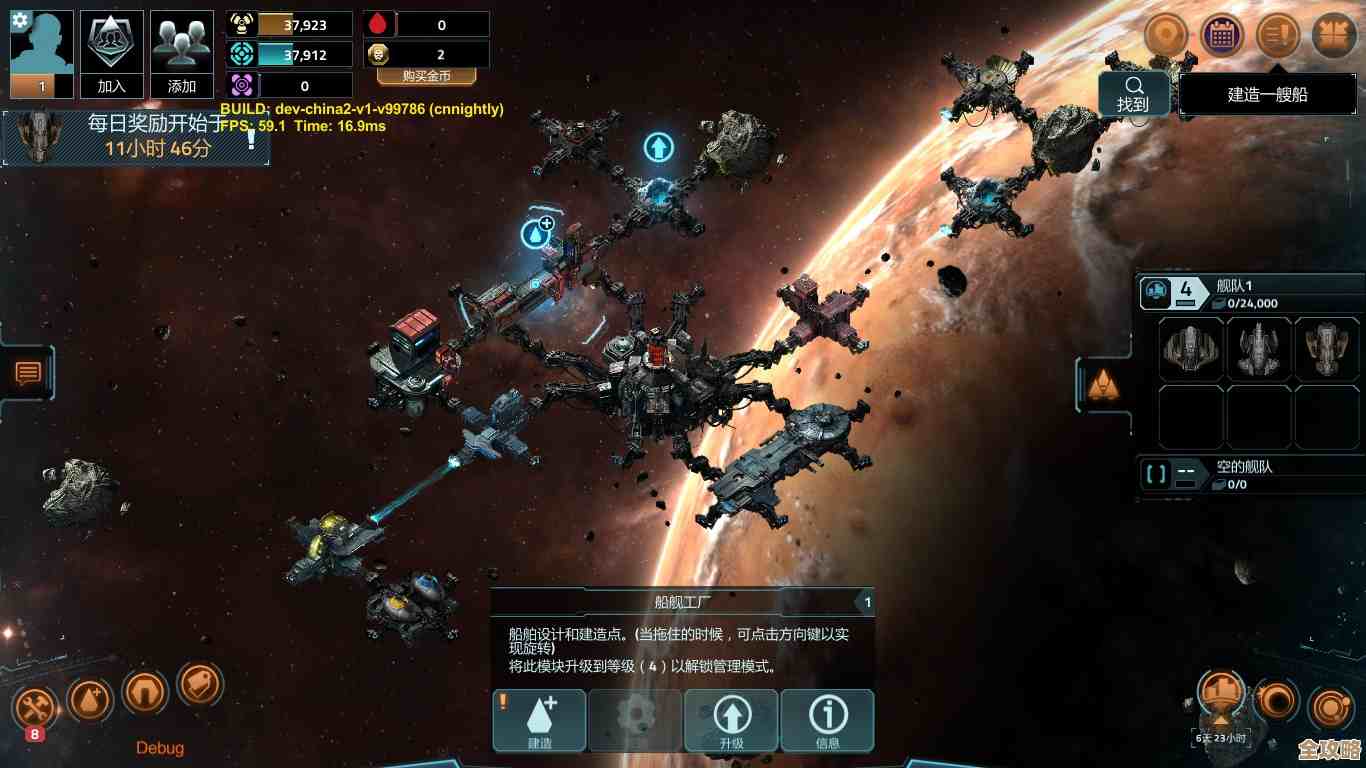This screenshot has height=768, width=1366.
Task: Click the 升级 upgrade button
Action: 731,720
